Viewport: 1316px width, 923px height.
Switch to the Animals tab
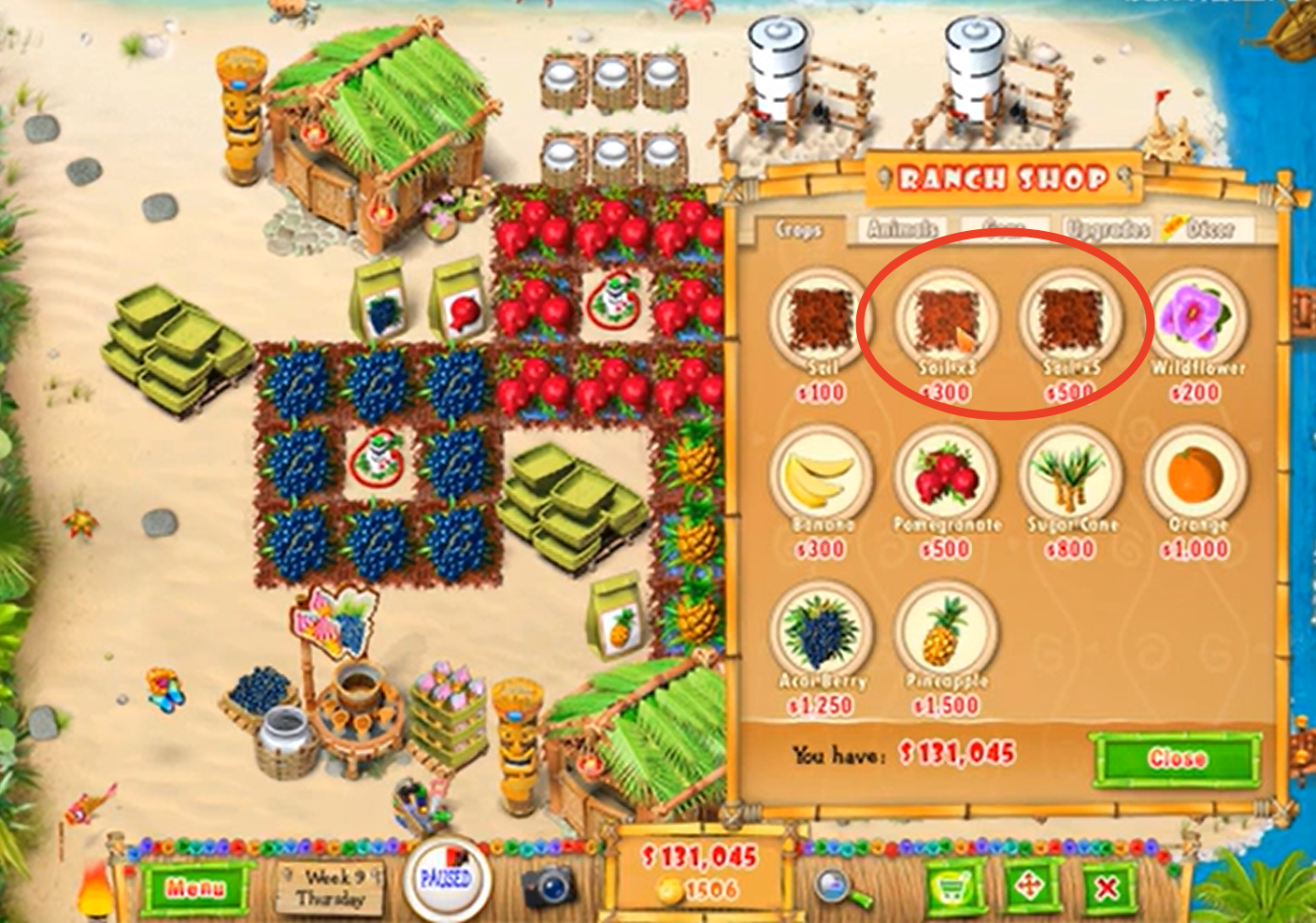pyautogui.click(x=902, y=225)
